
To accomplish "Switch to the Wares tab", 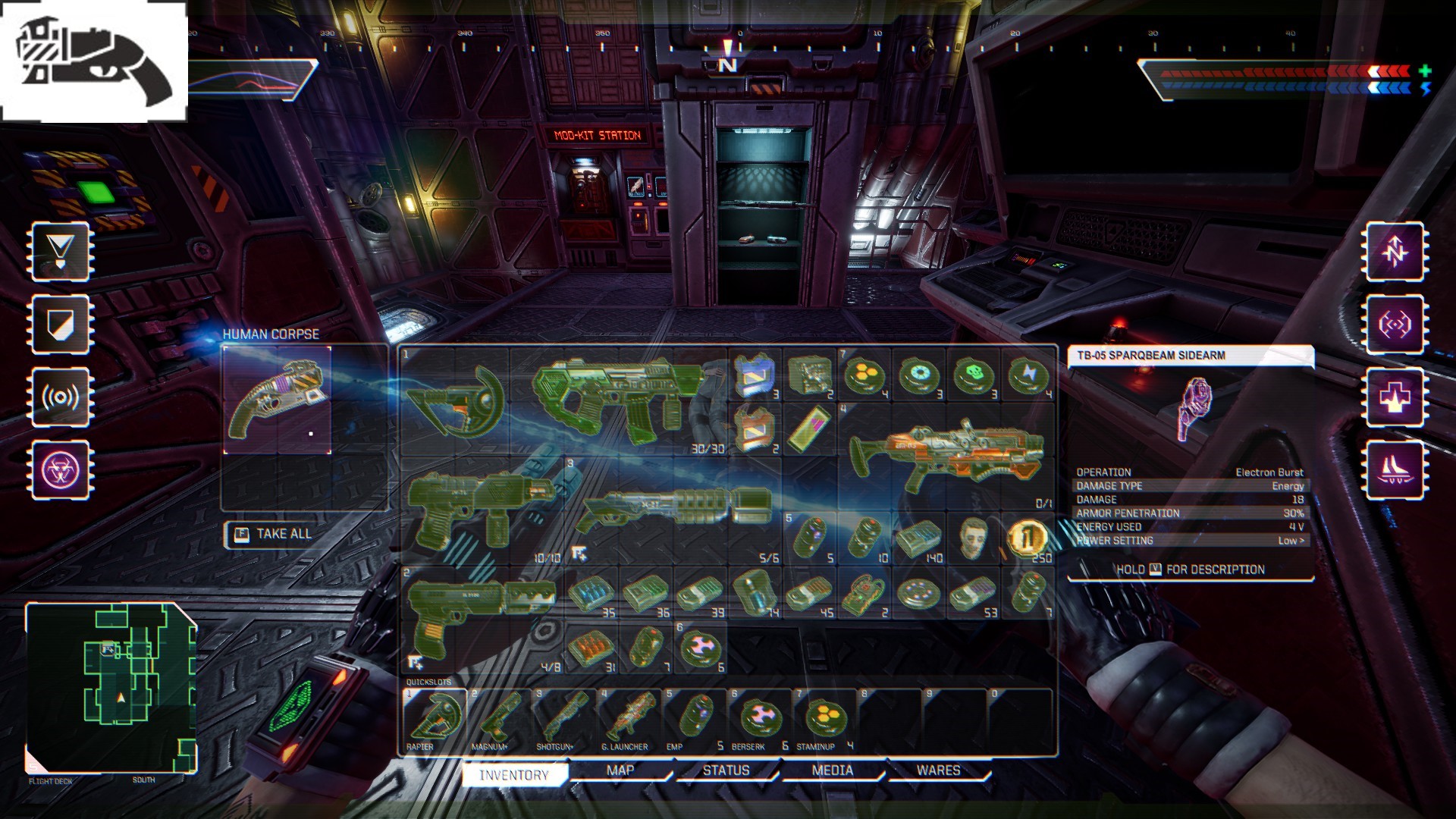I will point(938,770).
